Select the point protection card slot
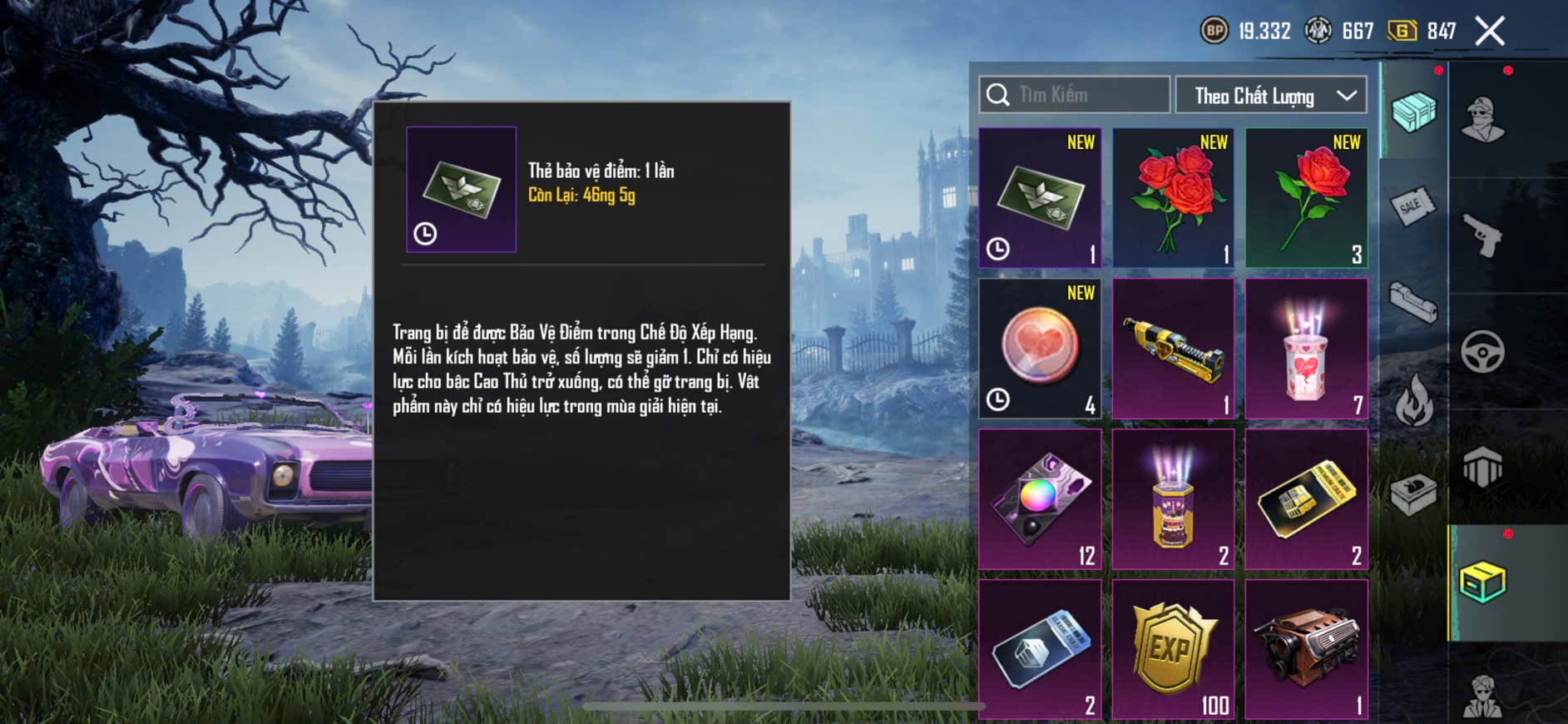This screenshot has width=1568, height=724. coord(1040,198)
